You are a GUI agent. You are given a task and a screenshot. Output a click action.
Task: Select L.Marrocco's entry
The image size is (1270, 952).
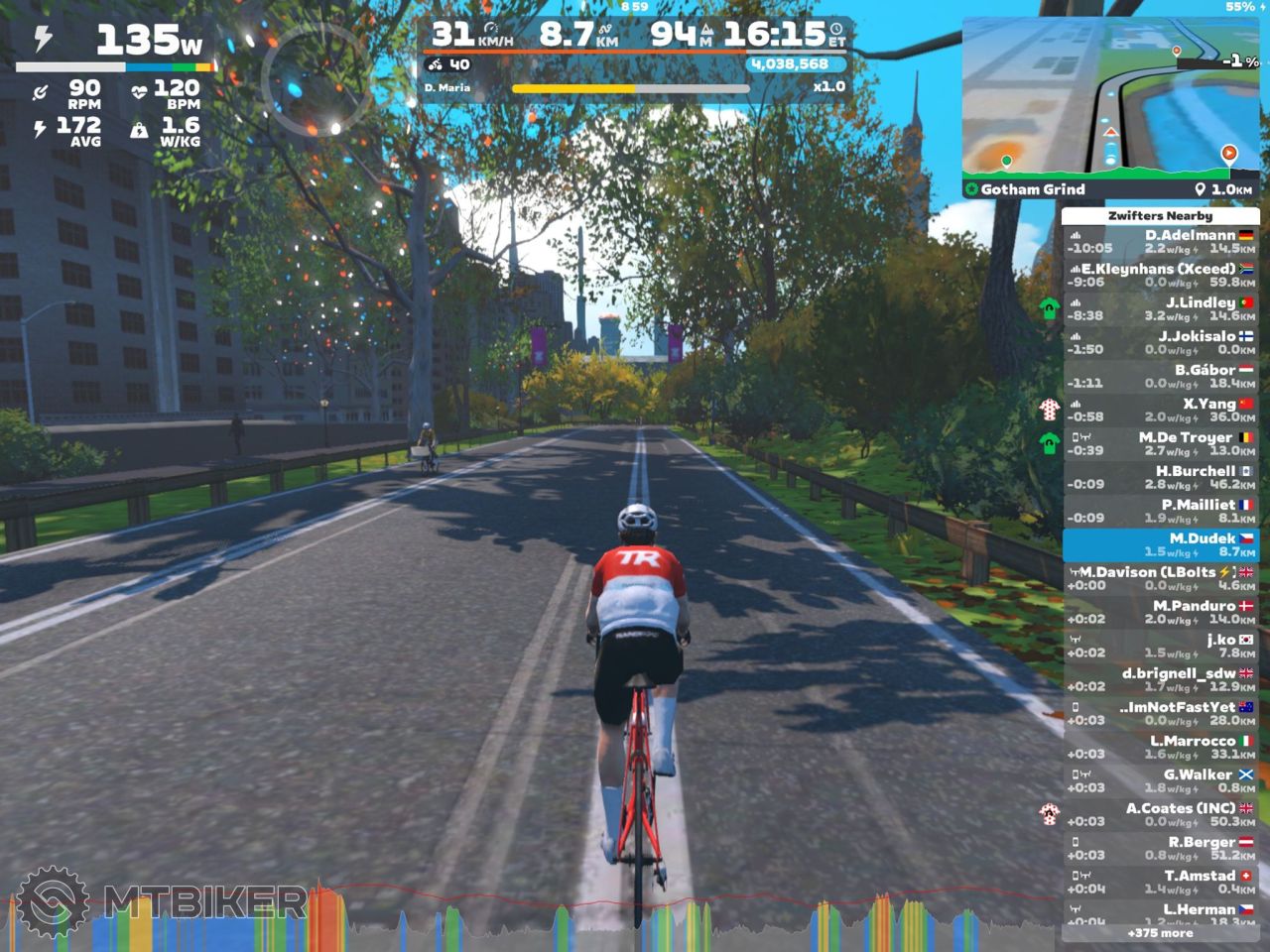pos(1161,748)
